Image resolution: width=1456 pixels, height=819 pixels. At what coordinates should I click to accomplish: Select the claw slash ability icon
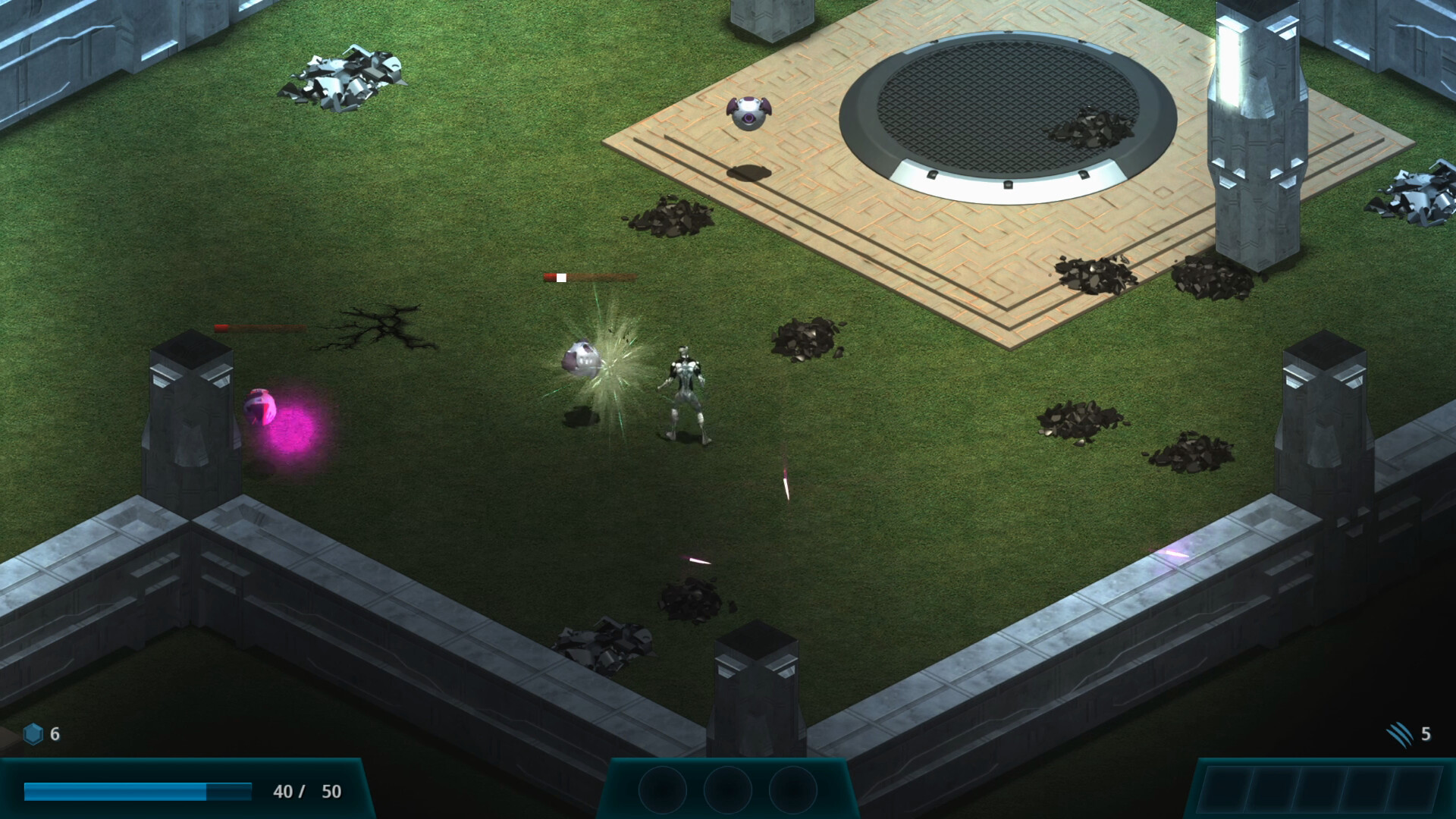pos(1400,733)
